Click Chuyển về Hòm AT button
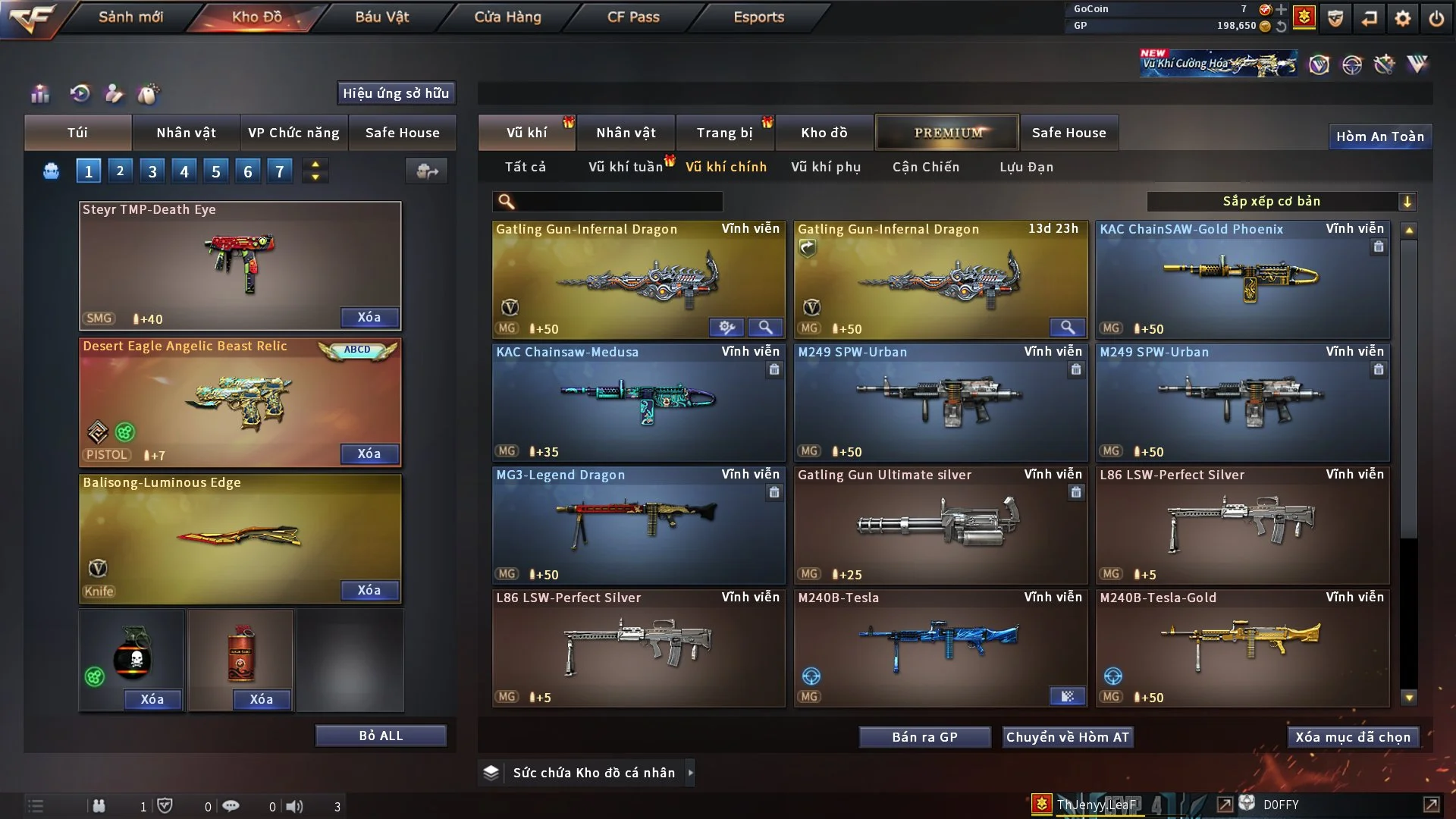This screenshot has width=1456, height=819. click(1067, 737)
